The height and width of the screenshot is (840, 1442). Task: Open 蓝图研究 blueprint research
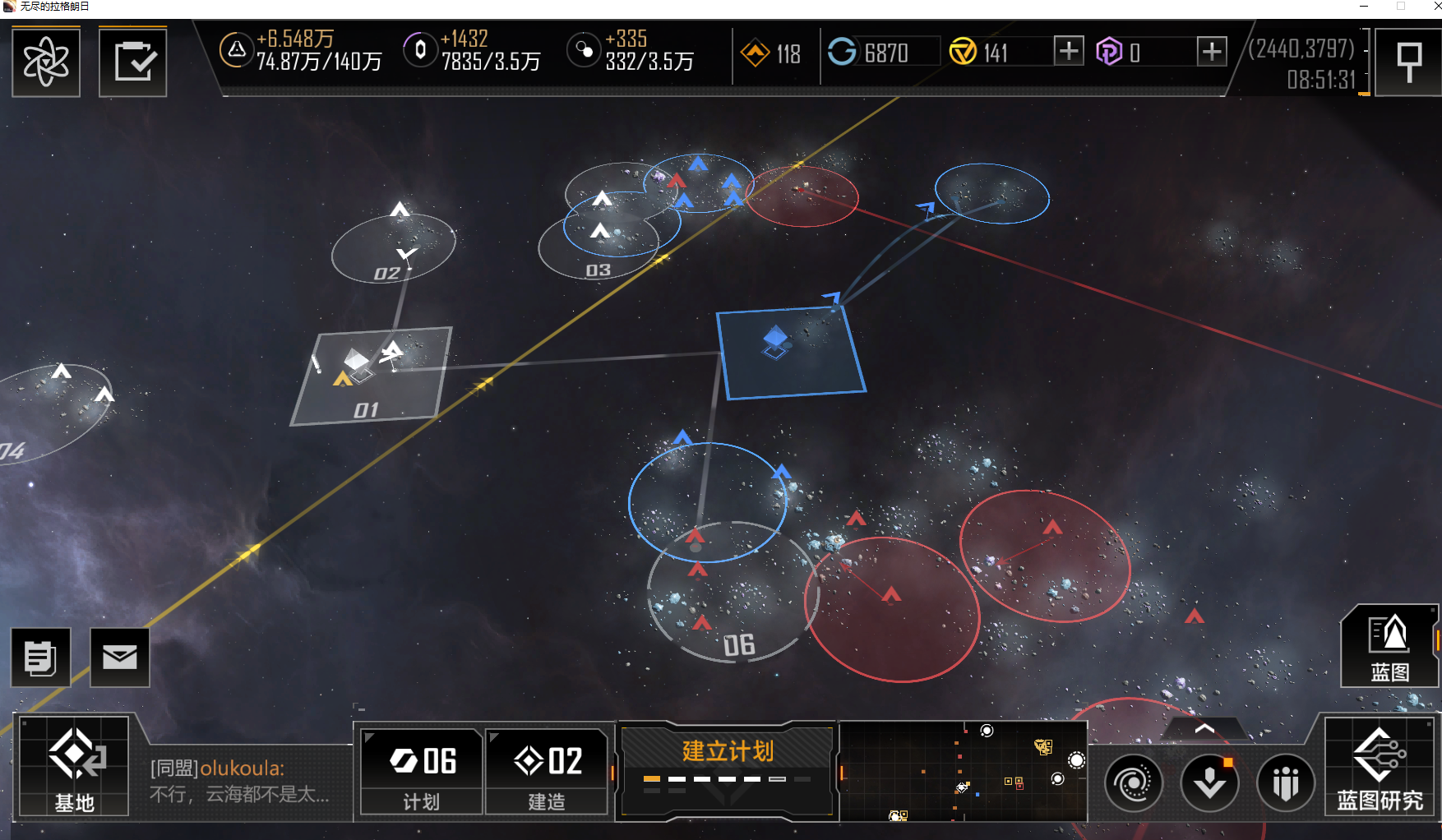coord(1380,767)
